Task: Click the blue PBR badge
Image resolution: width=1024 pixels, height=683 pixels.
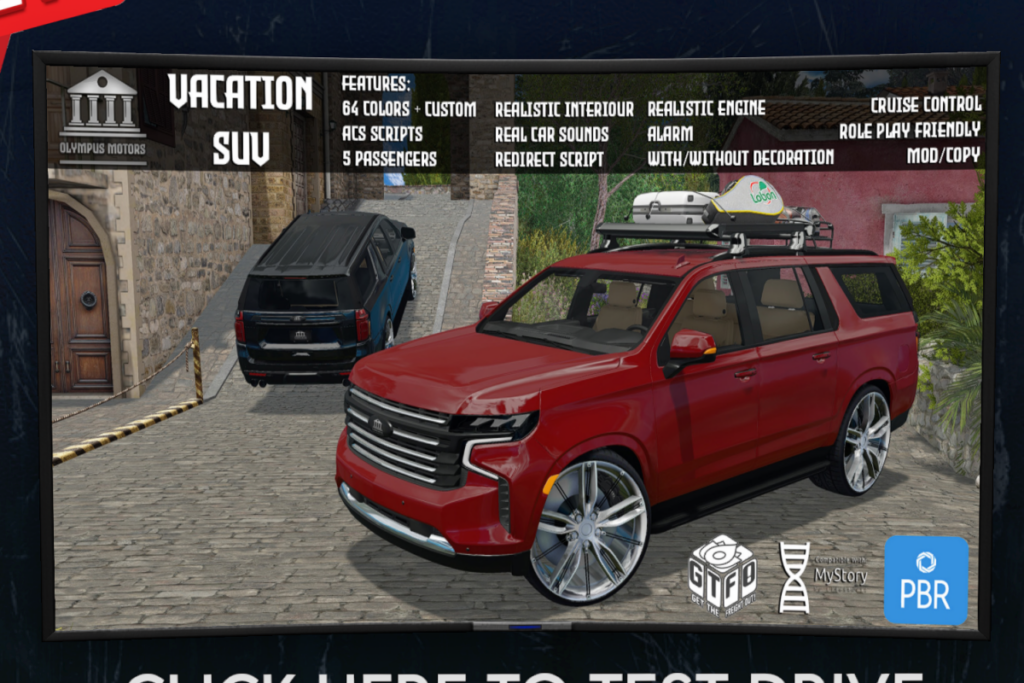Action: [x=926, y=580]
